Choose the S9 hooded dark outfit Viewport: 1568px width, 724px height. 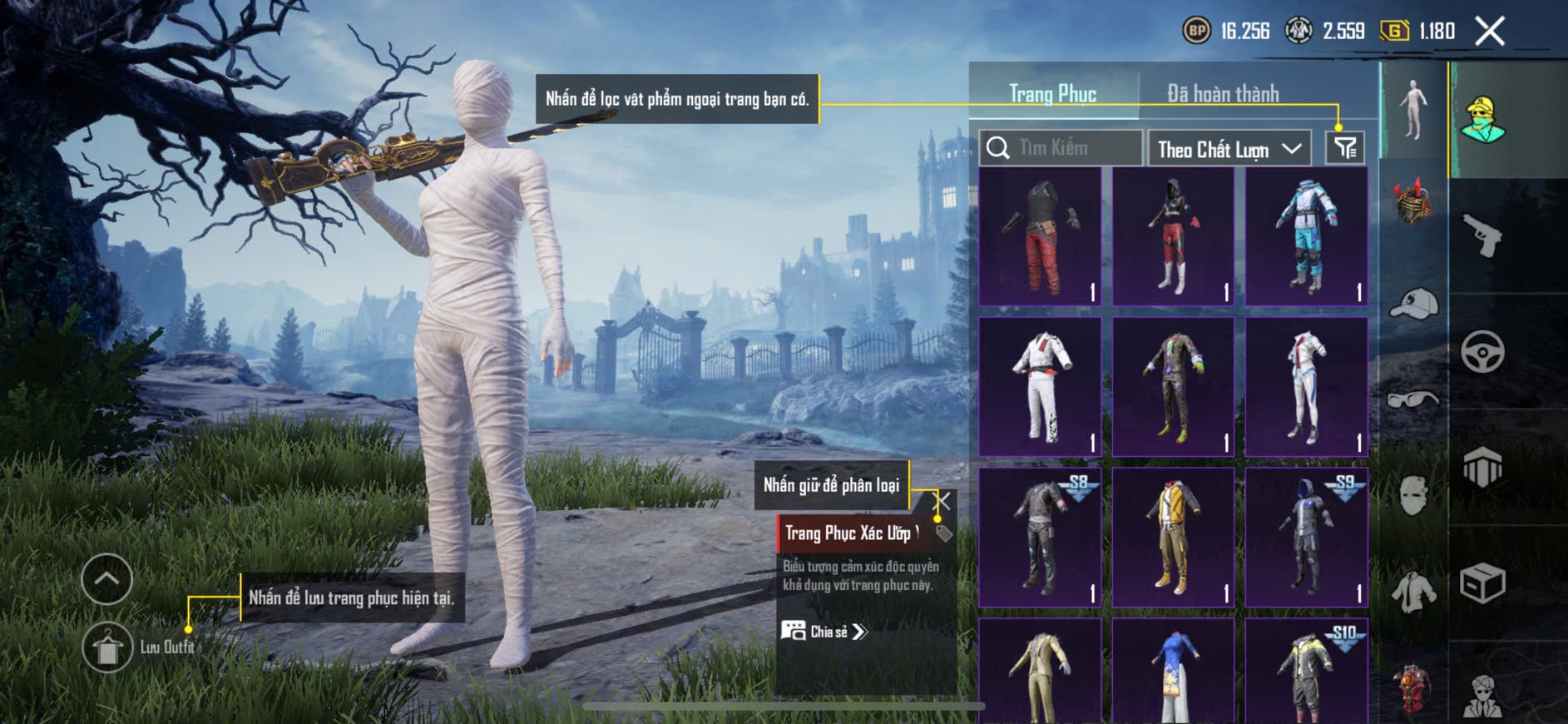point(1306,537)
